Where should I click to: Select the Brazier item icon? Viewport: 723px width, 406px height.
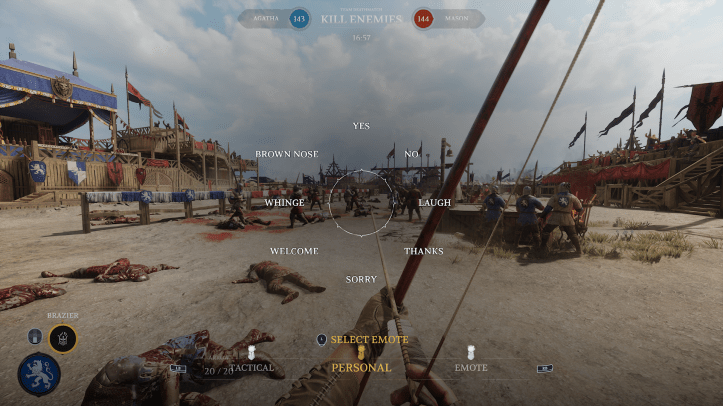click(62, 338)
